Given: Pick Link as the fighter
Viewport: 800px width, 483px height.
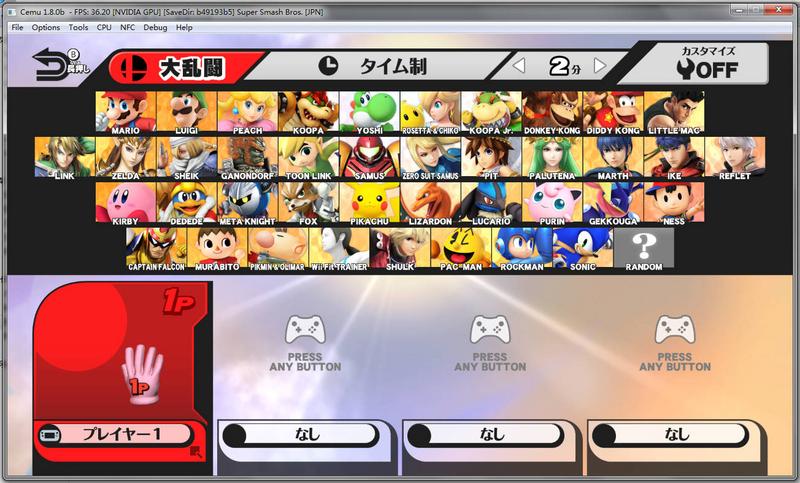Looking at the screenshot, I should click(65, 158).
